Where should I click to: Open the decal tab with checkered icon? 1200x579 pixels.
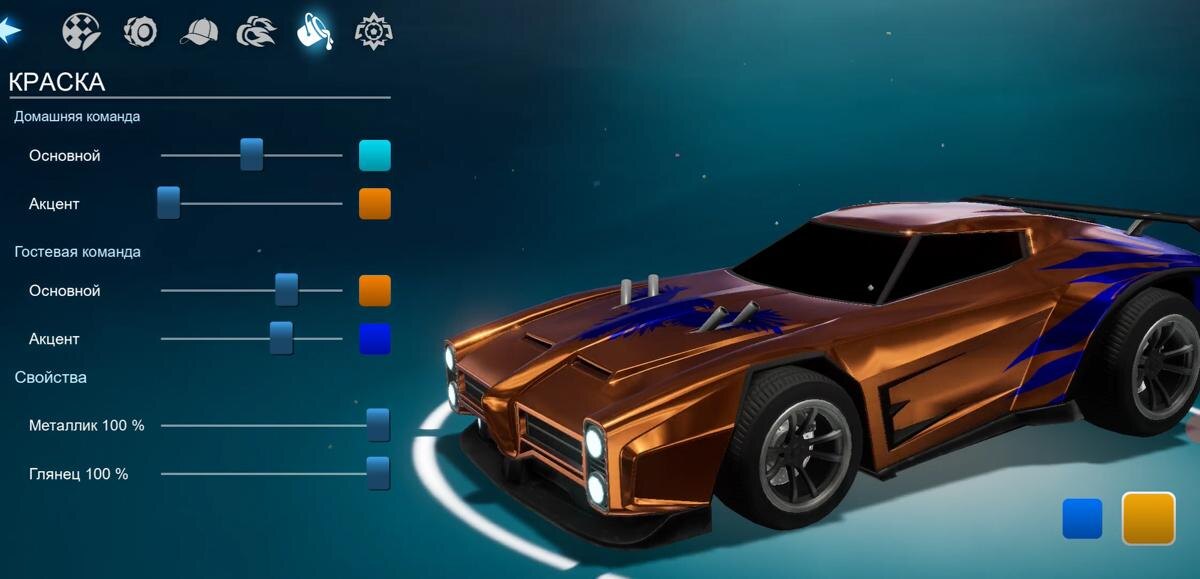pos(81,31)
